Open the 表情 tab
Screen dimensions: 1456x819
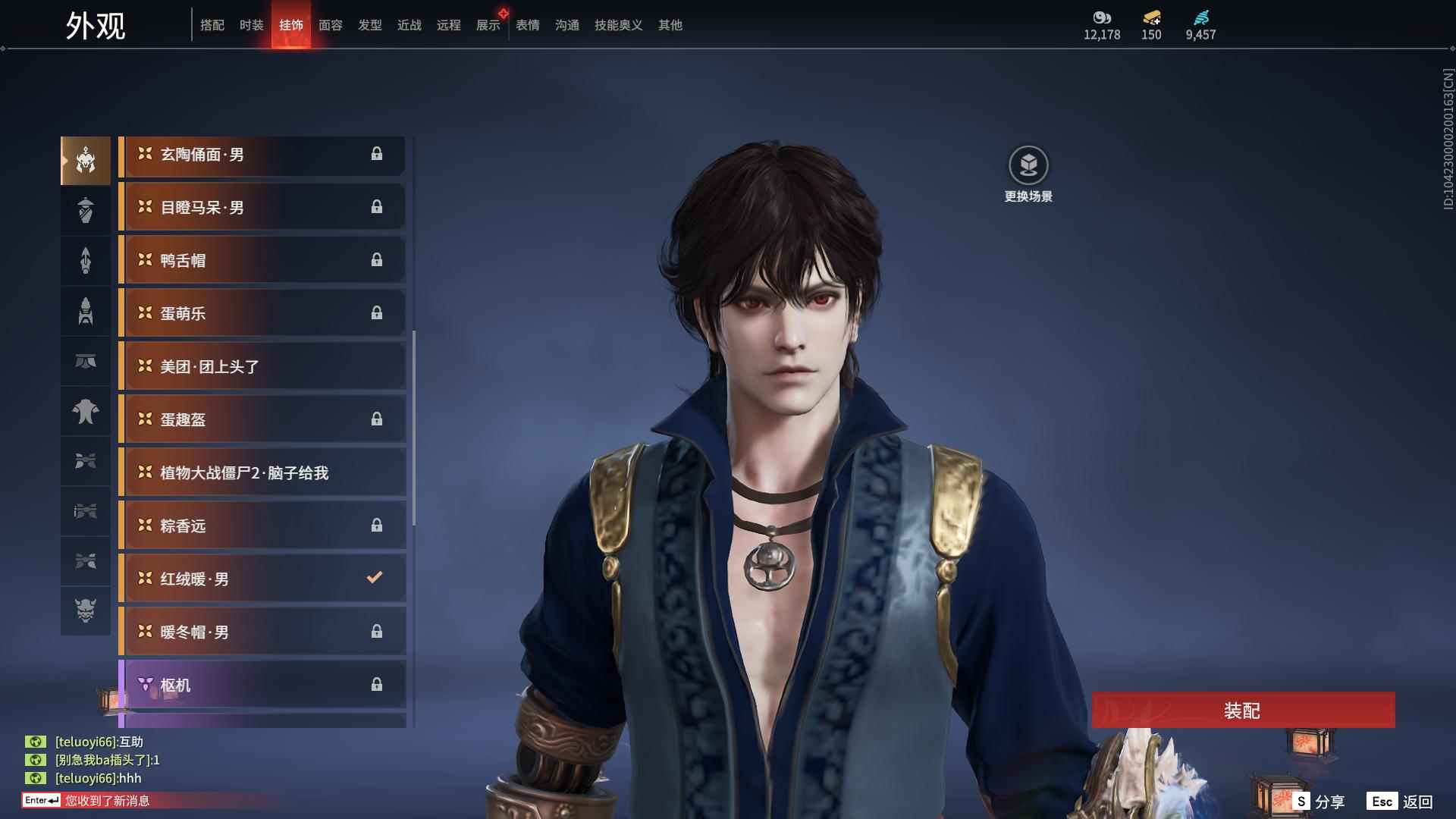tap(527, 25)
